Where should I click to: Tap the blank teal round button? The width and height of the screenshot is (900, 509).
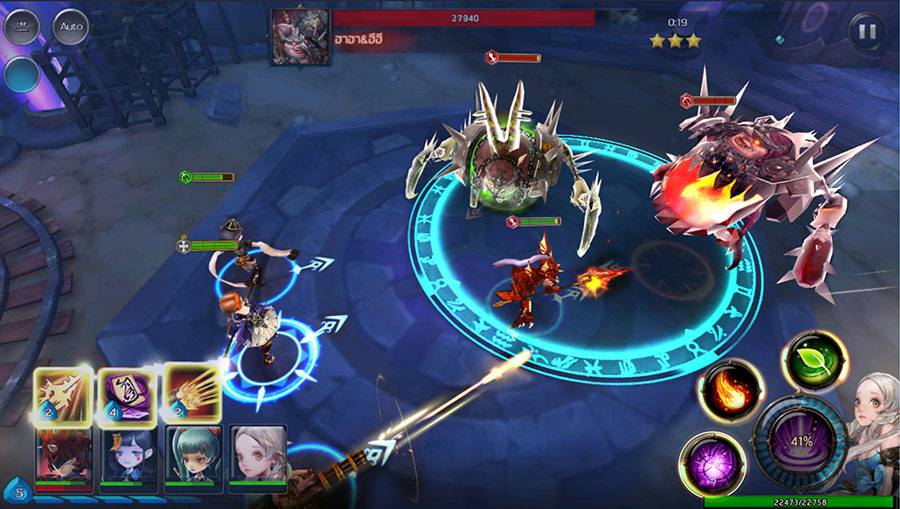point(21,74)
